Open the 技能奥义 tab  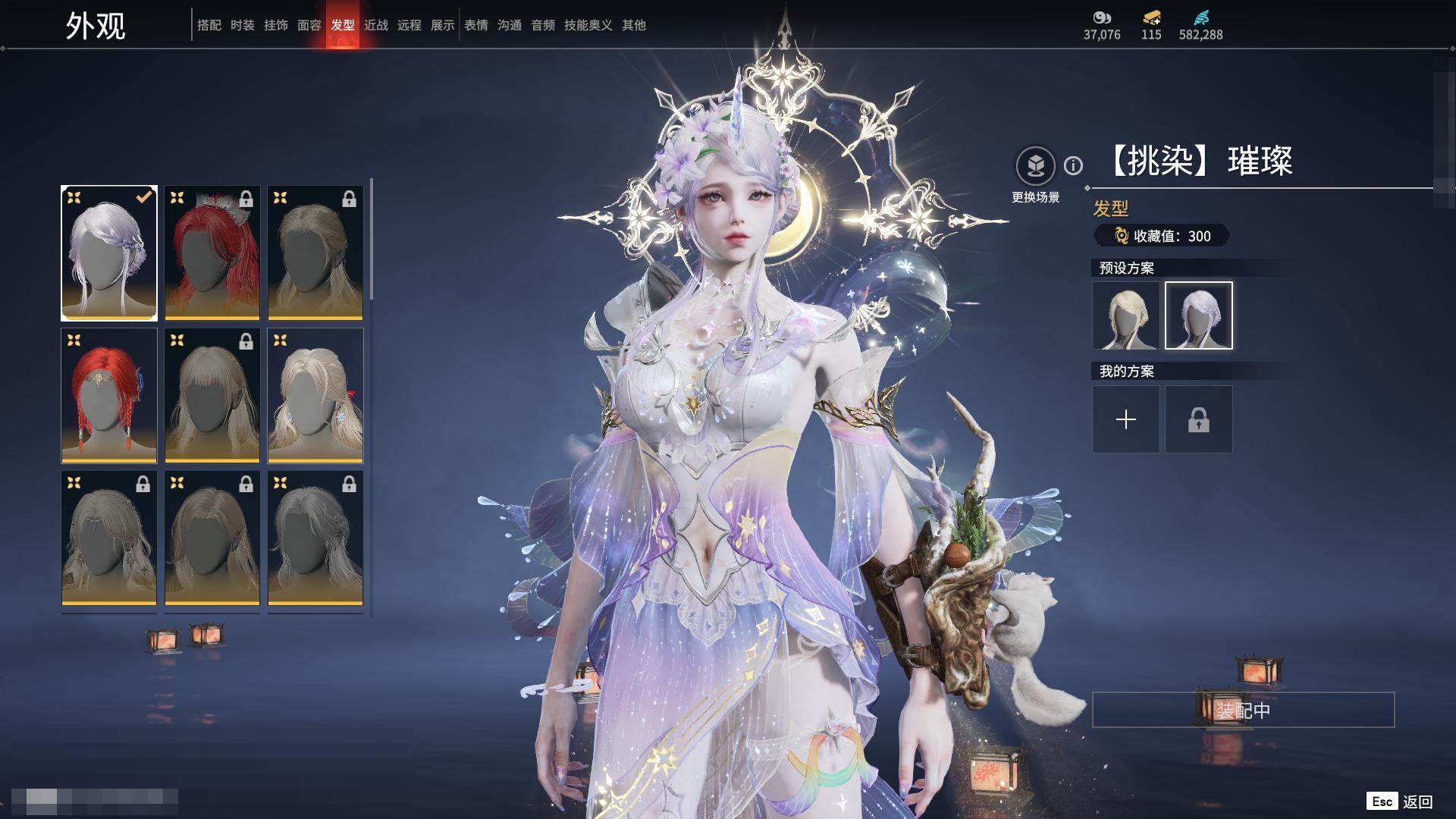pyautogui.click(x=588, y=25)
